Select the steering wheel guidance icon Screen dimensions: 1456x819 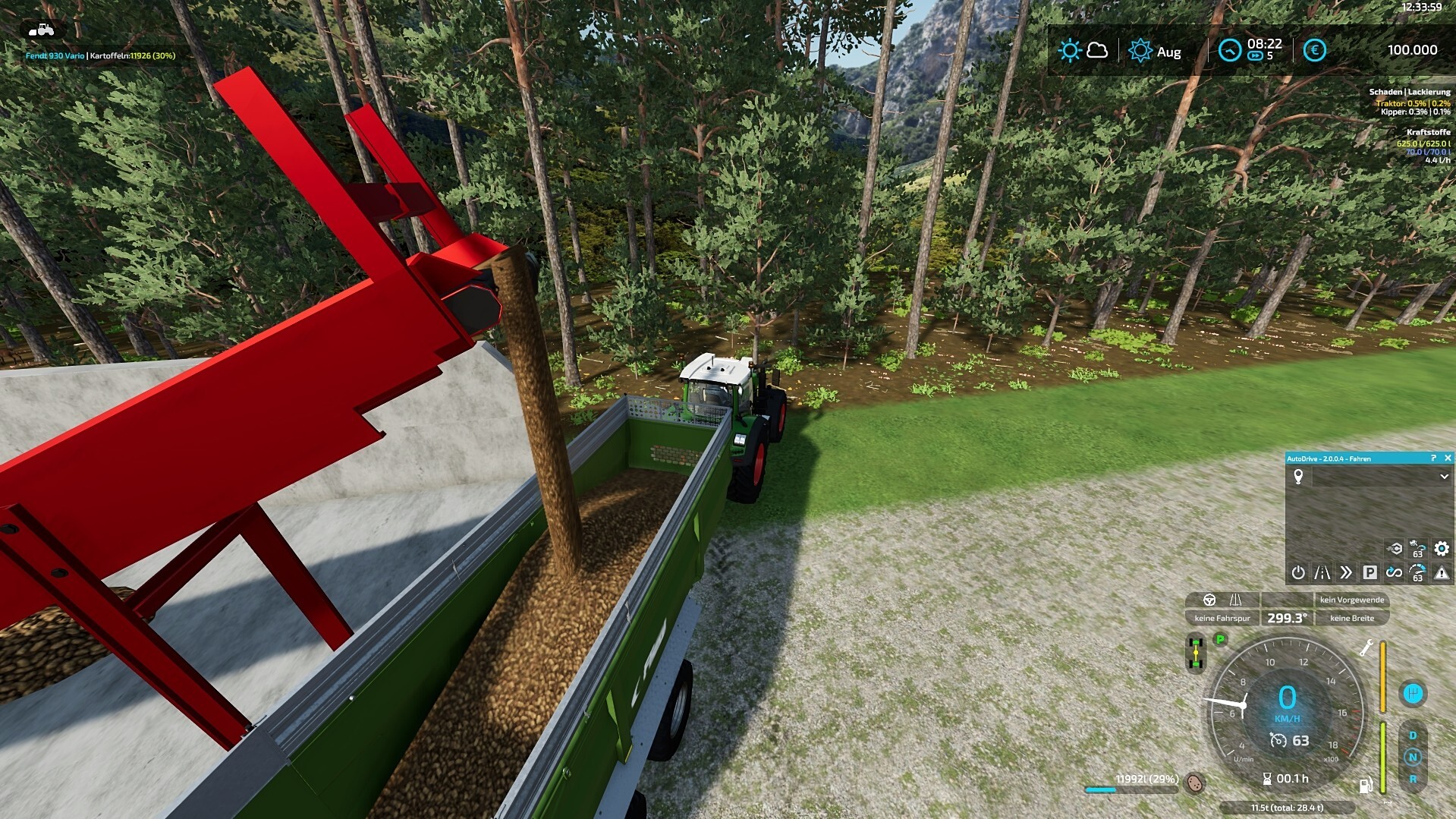[1209, 600]
